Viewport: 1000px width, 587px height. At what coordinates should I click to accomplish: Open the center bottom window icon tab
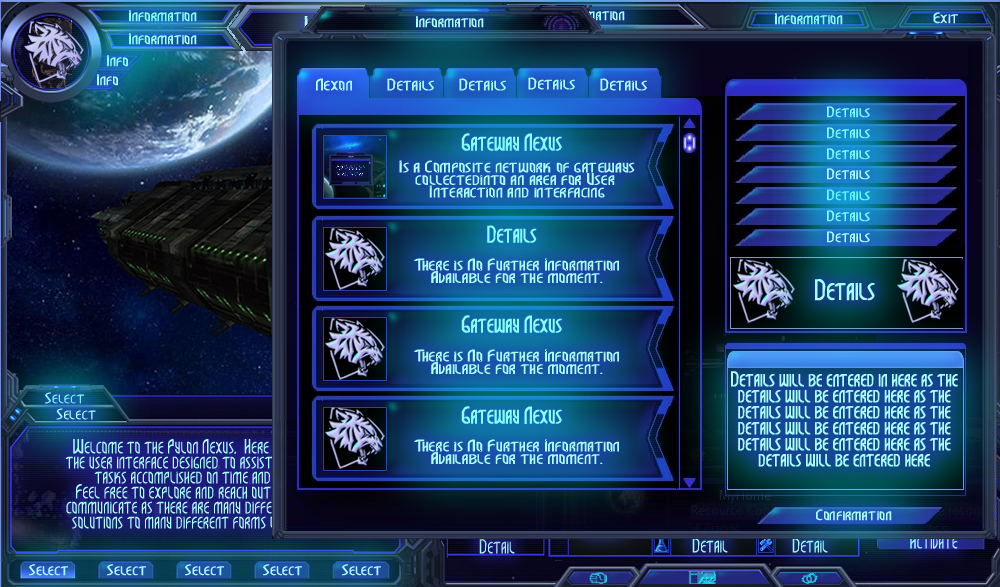[x=703, y=577]
